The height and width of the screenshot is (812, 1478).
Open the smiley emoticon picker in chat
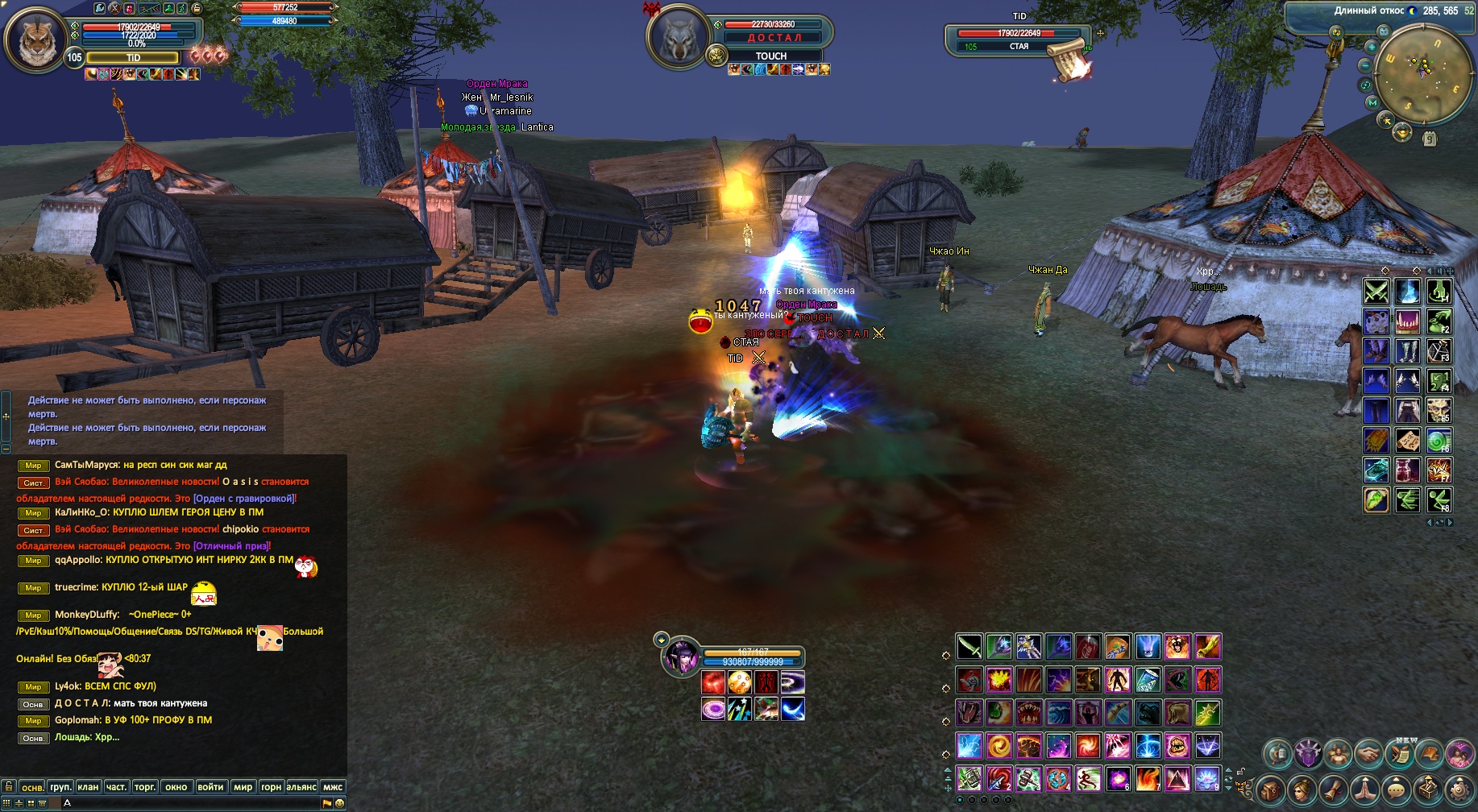340,803
